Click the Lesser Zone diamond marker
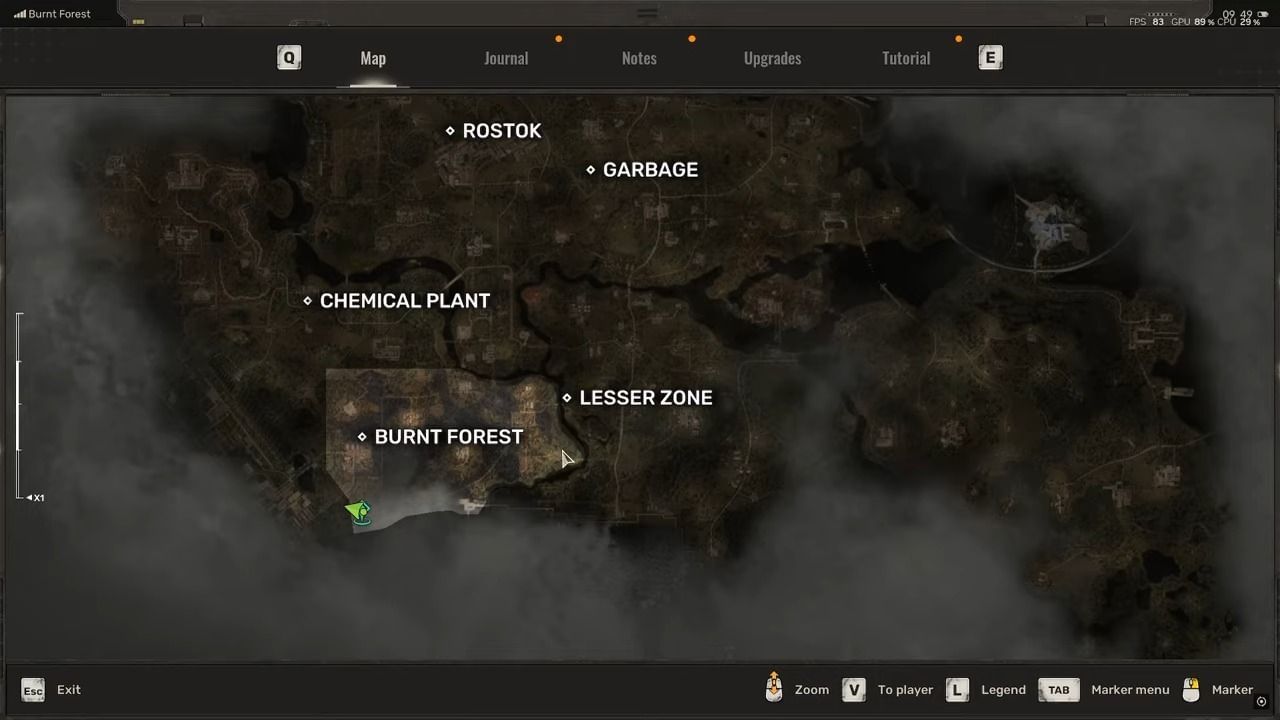The width and height of the screenshot is (1280, 720). (566, 397)
